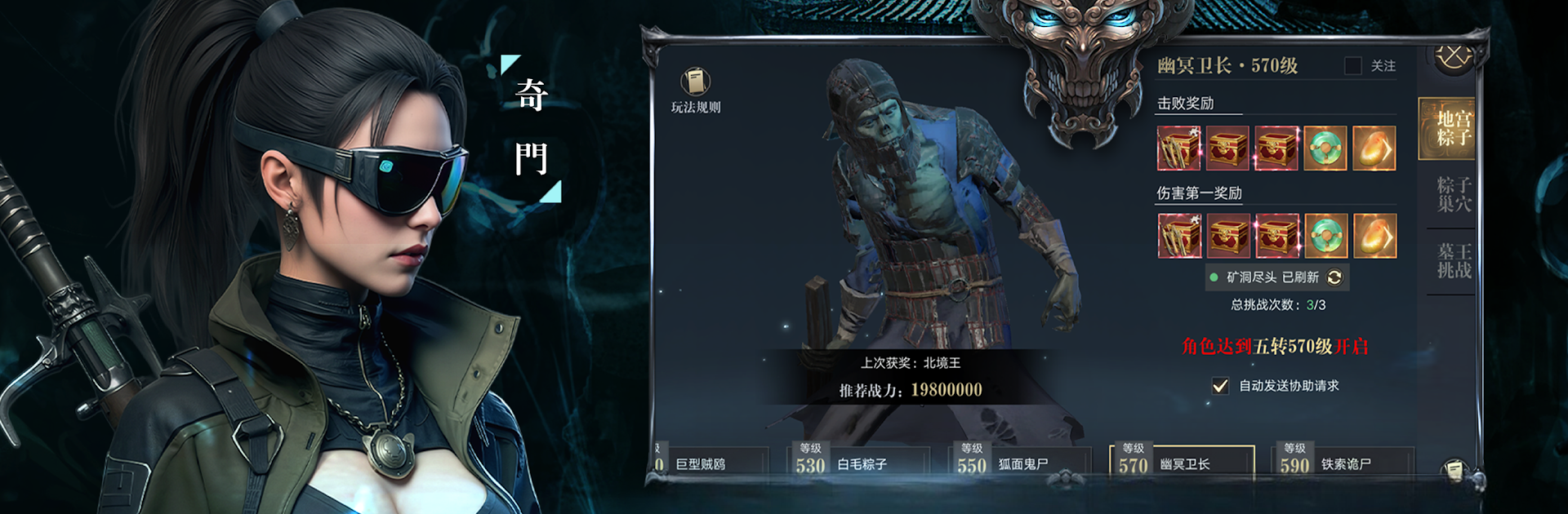Close the boss panel with the X

coord(1454,57)
